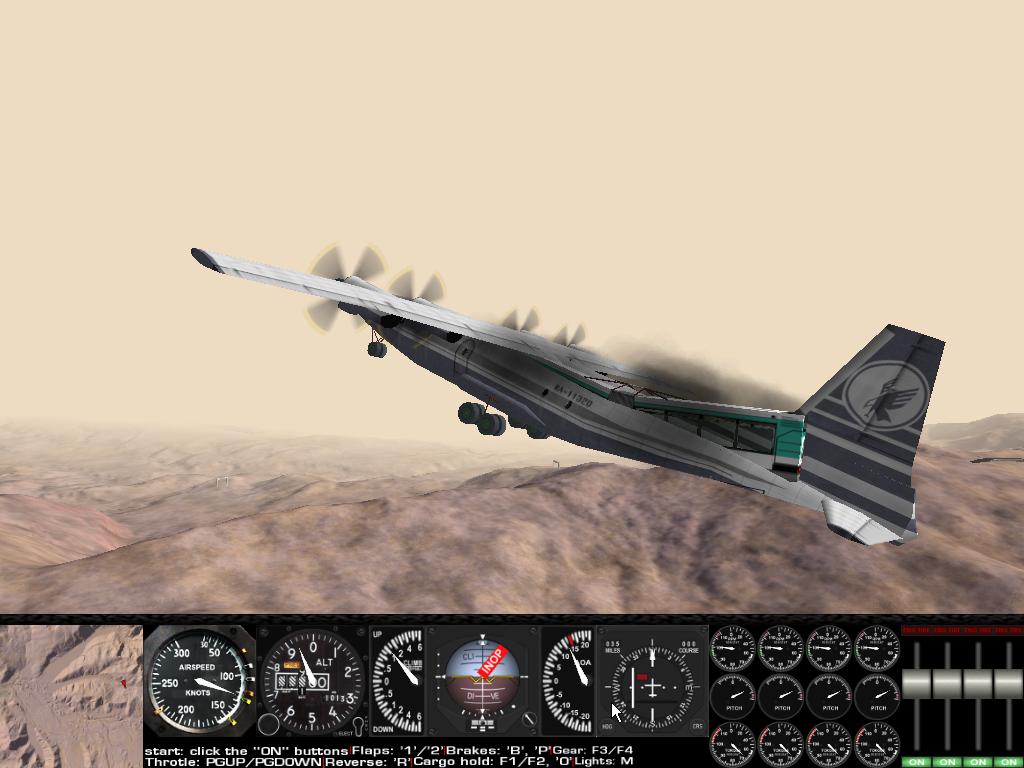Activate the fourth engine's ON button

click(x=1008, y=762)
